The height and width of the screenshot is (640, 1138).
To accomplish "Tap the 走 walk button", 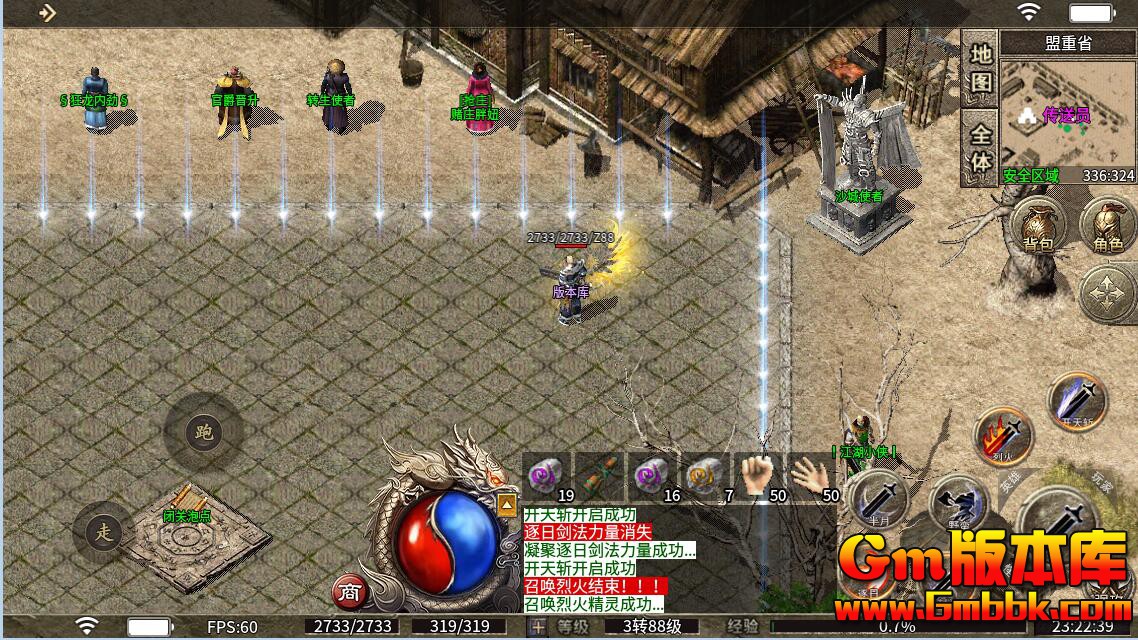I will pyautogui.click(x=104, y=532).
